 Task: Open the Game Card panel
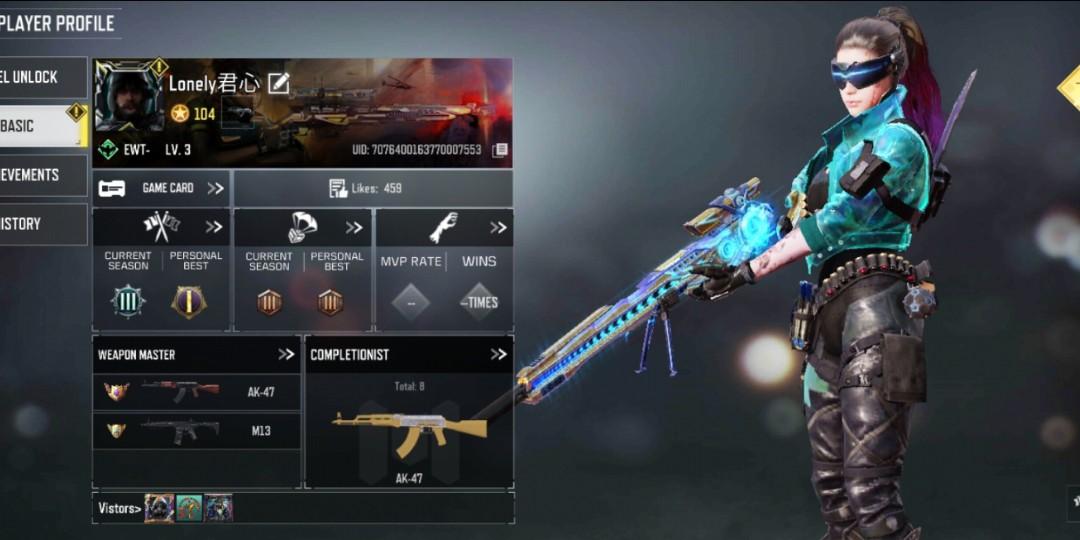click(x=161, y=188)
